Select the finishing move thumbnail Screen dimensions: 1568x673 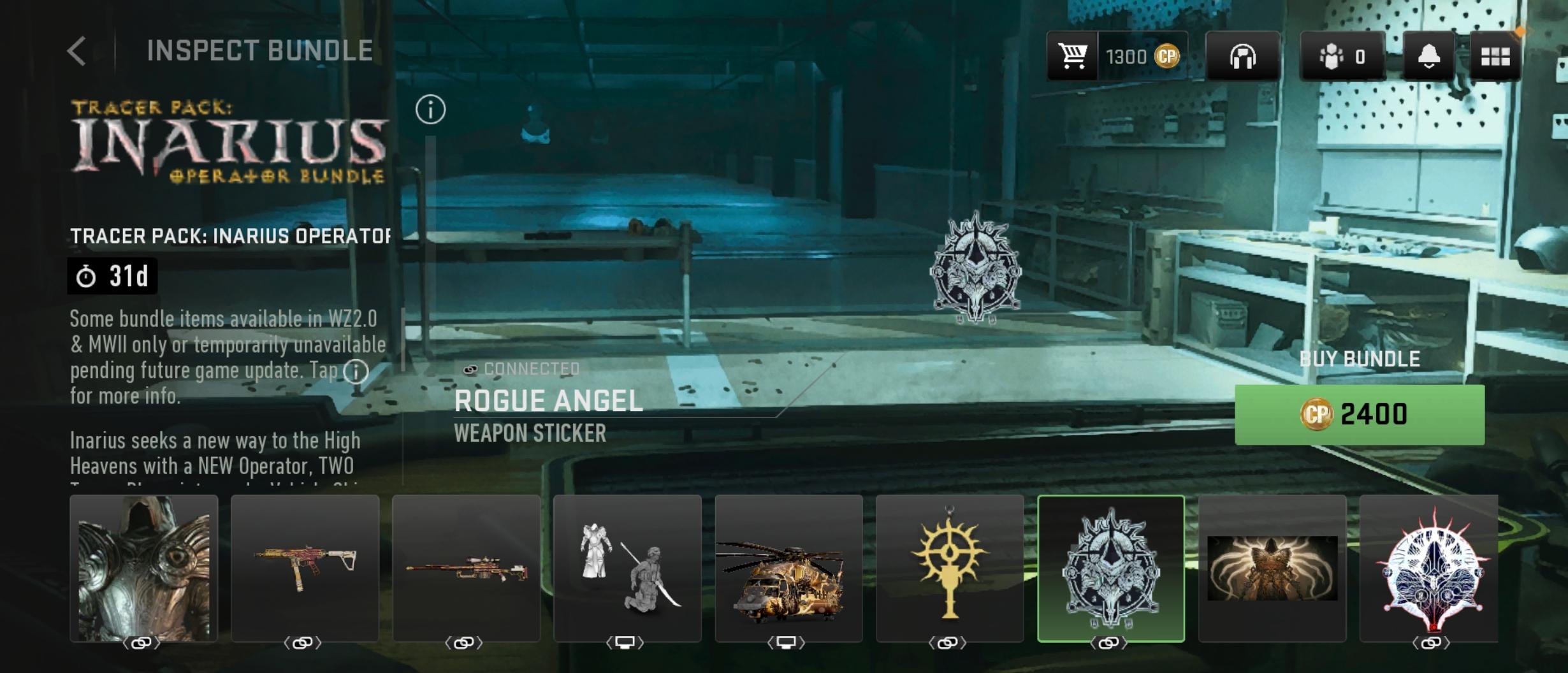[627, 568]
